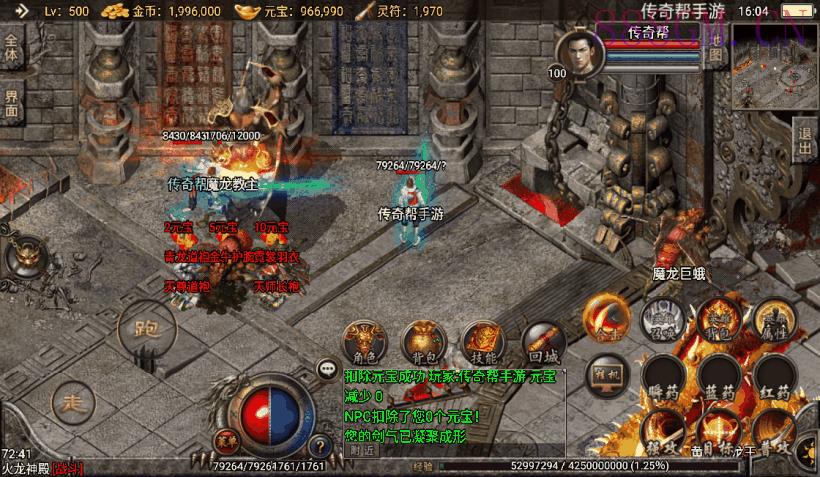Open the chat speech bubble

click(x=327, y=369)
